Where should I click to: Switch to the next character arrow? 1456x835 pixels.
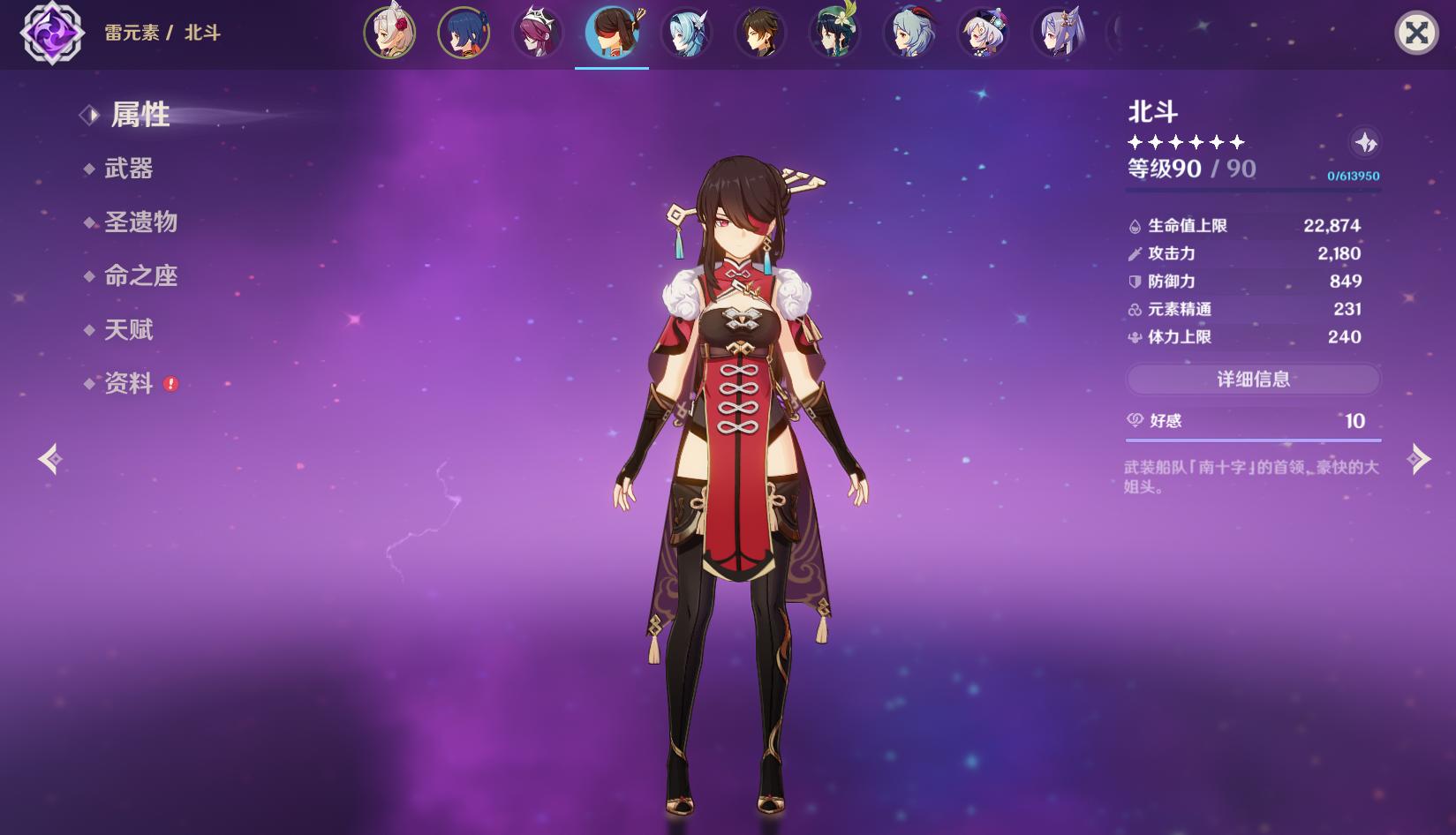(1418, 459)
